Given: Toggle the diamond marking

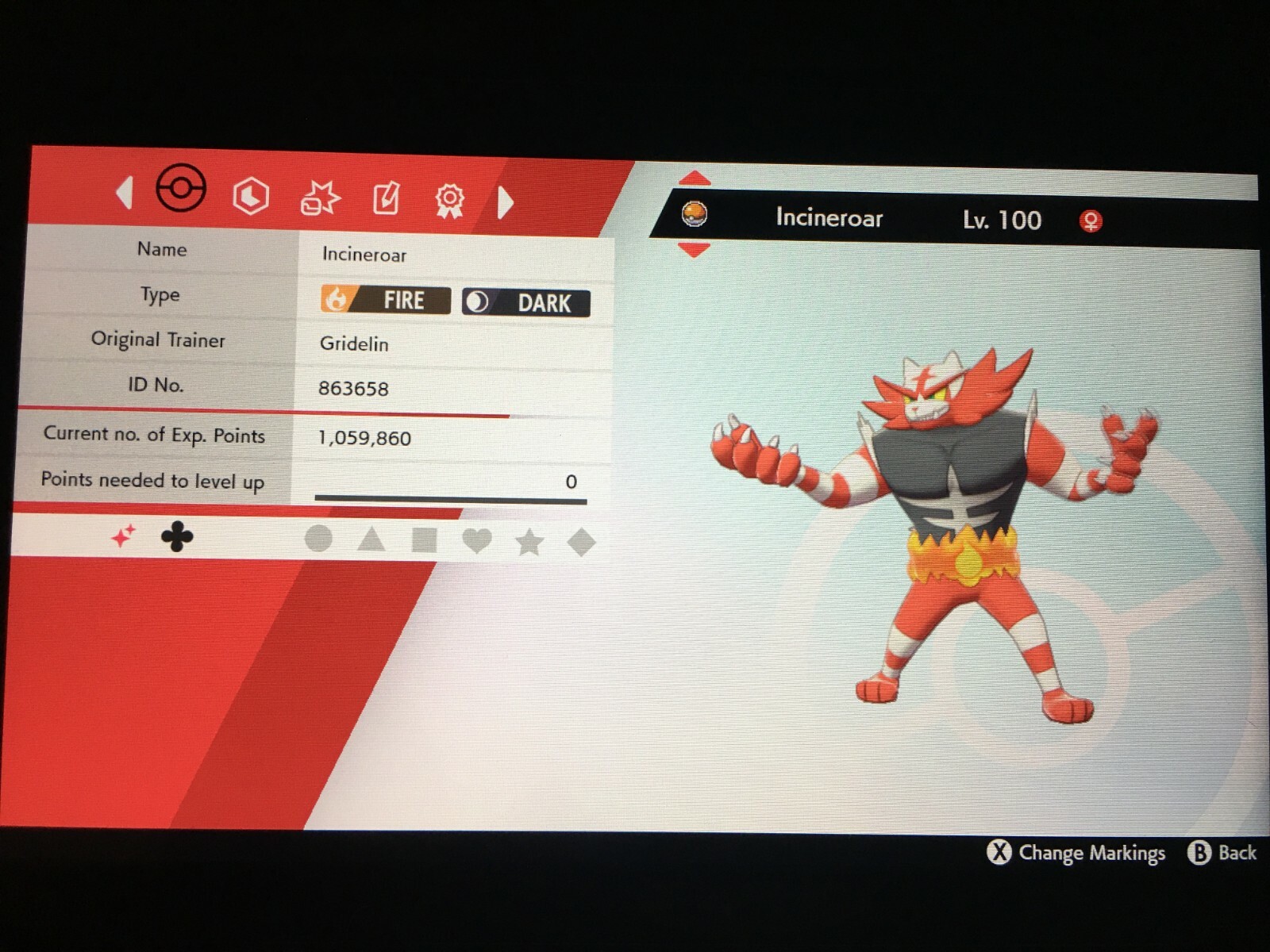Looking at the screenshot, I should tap(582, 543).
